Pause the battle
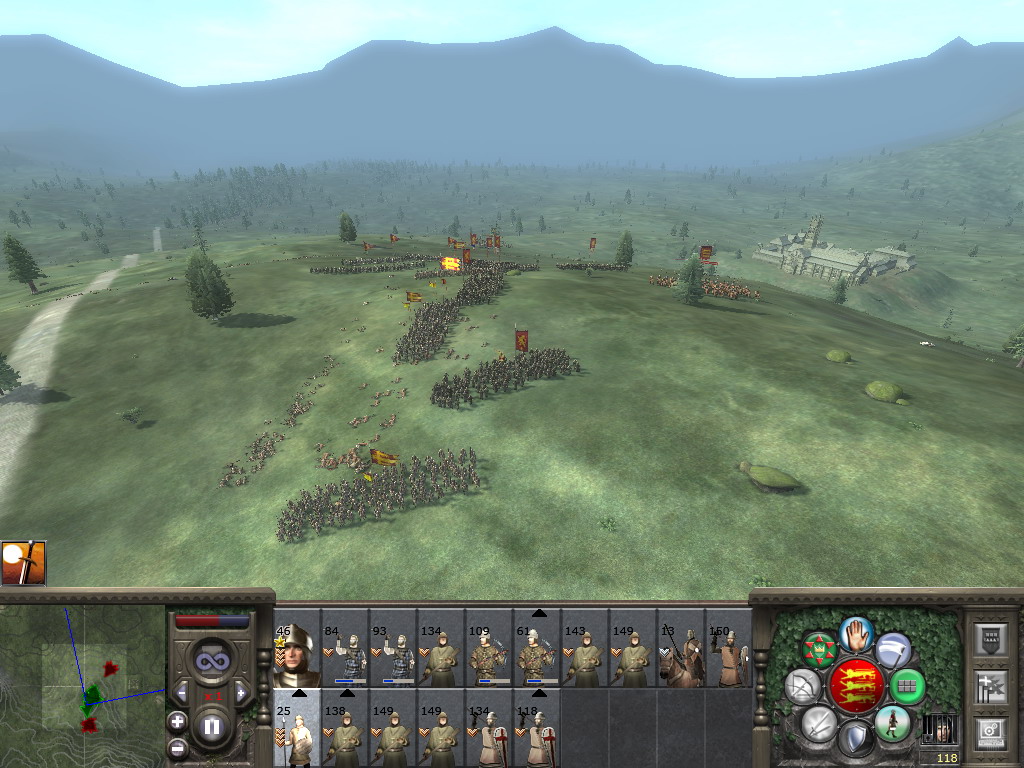 tap(212, 727)
